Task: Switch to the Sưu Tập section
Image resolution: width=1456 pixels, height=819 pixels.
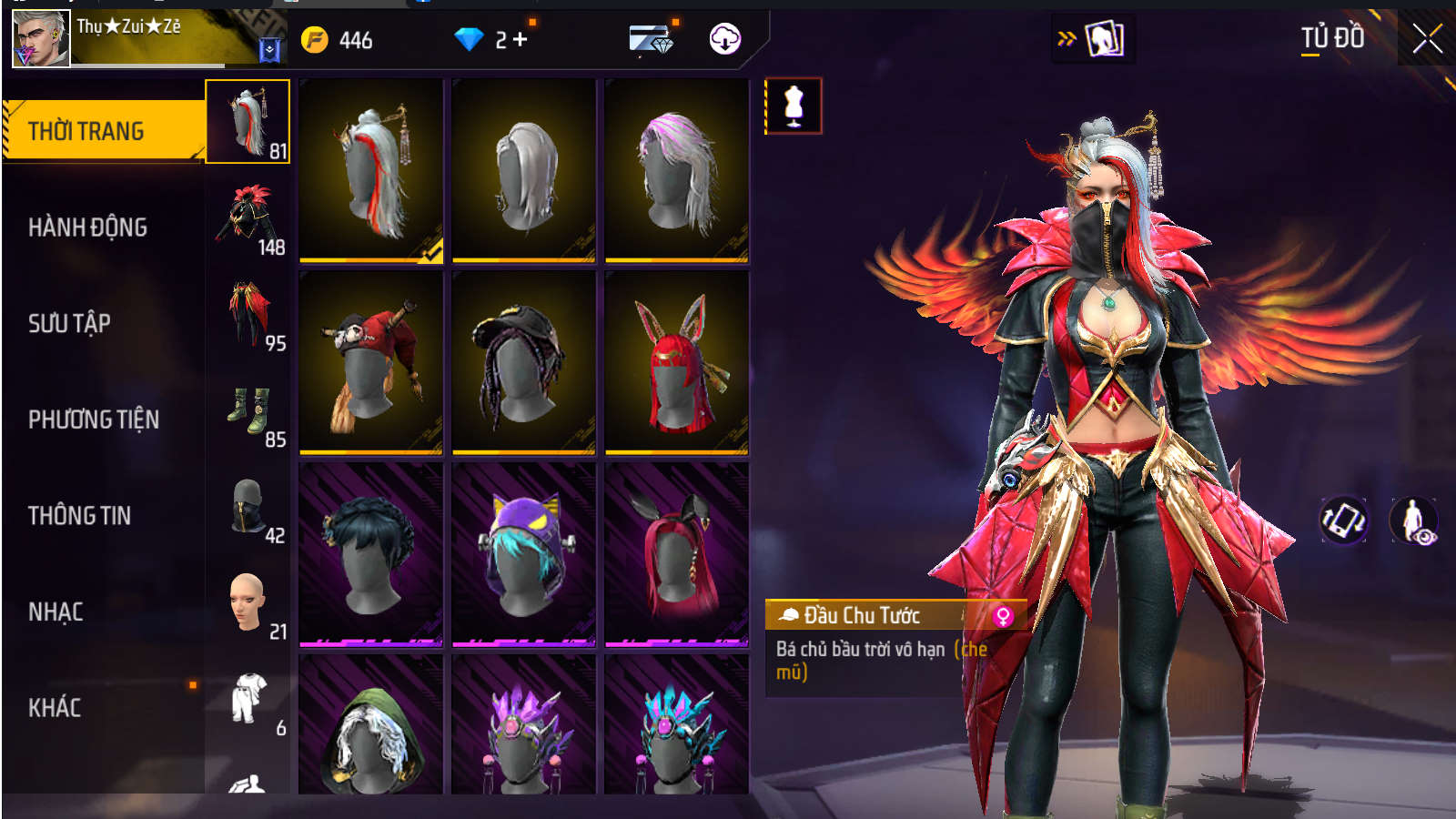Action: click(69, 323)
